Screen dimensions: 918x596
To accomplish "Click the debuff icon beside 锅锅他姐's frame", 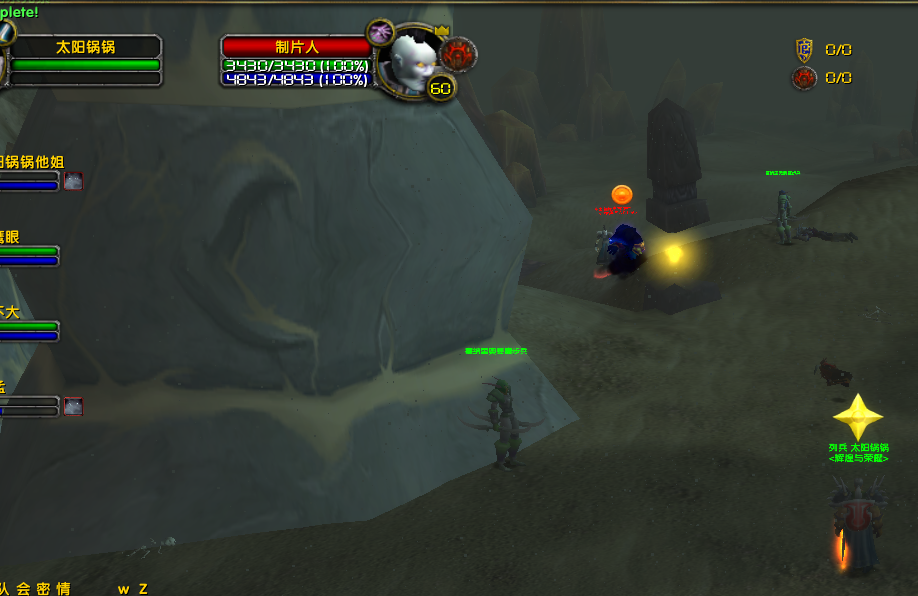I will coord(73,181).
